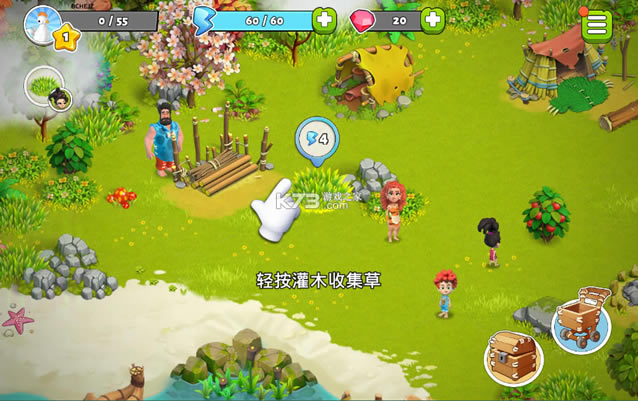This screenshot has width=638, height=401.
Task: Buy more red gems with the plus button
Action: pyautogui.click(x=432, y=20)
